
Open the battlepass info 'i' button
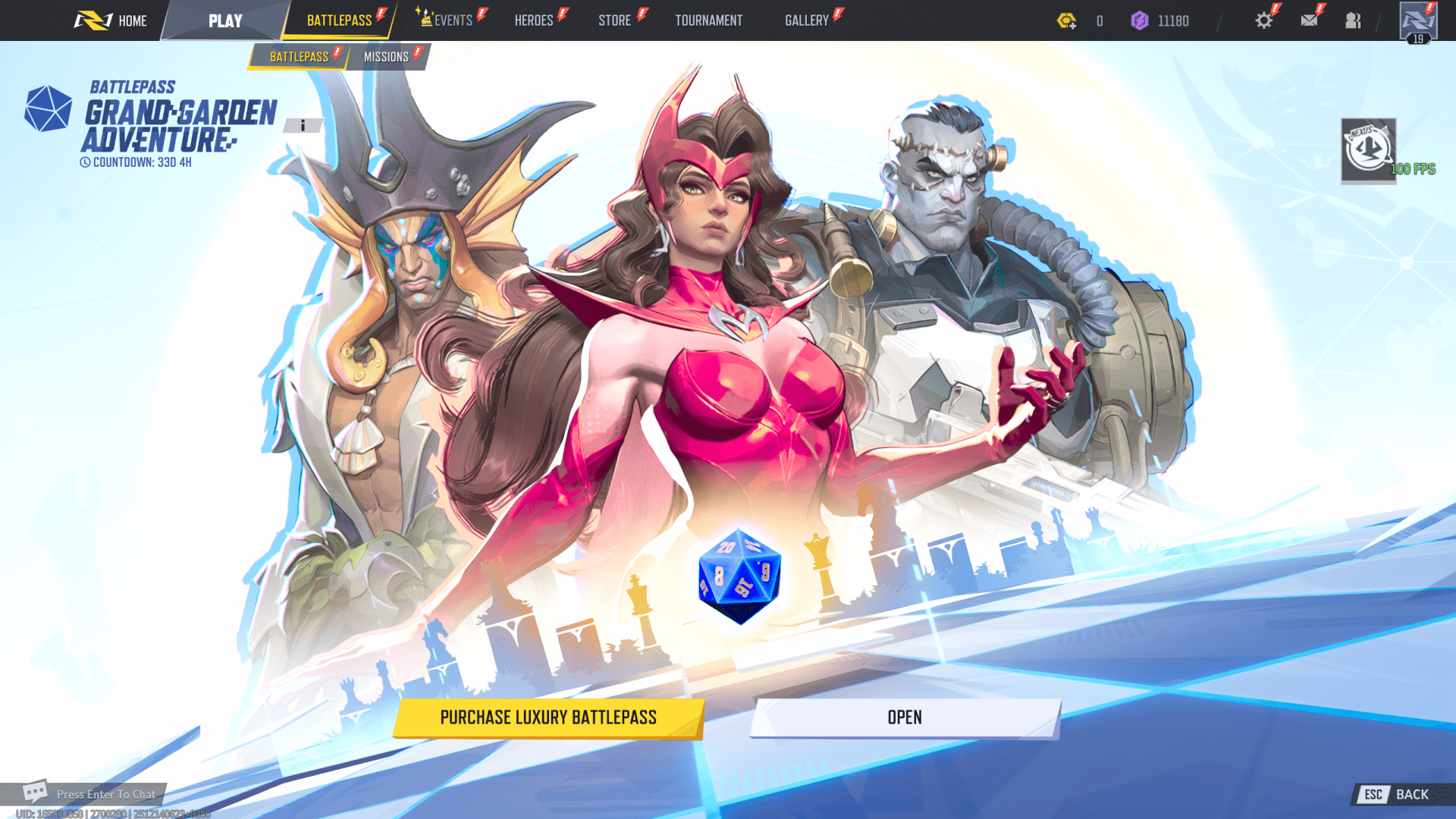click(303, 126)
